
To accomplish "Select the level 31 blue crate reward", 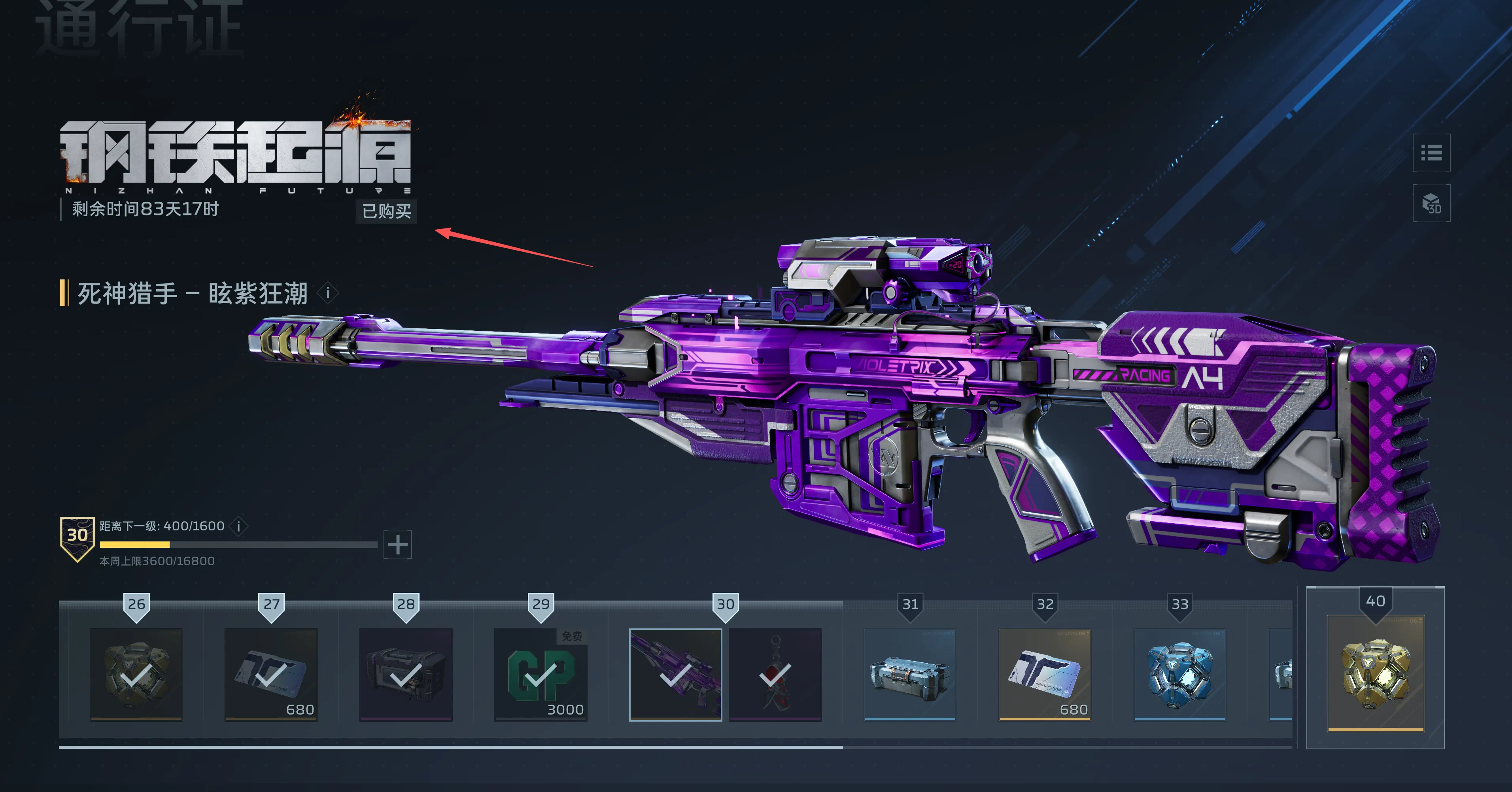I will (910, 674).
